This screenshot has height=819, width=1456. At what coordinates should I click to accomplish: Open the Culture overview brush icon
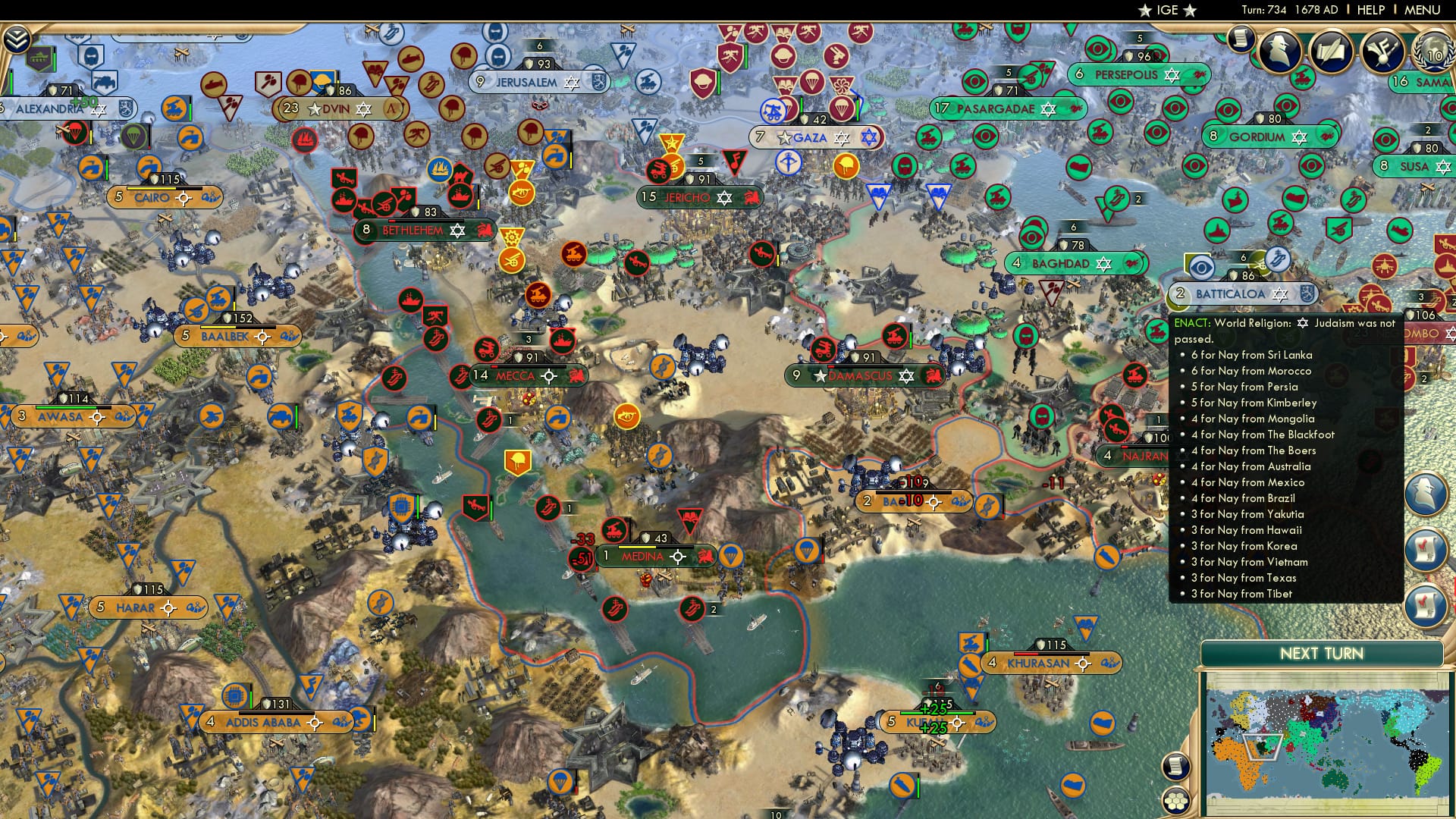[x=1382, y=50]
